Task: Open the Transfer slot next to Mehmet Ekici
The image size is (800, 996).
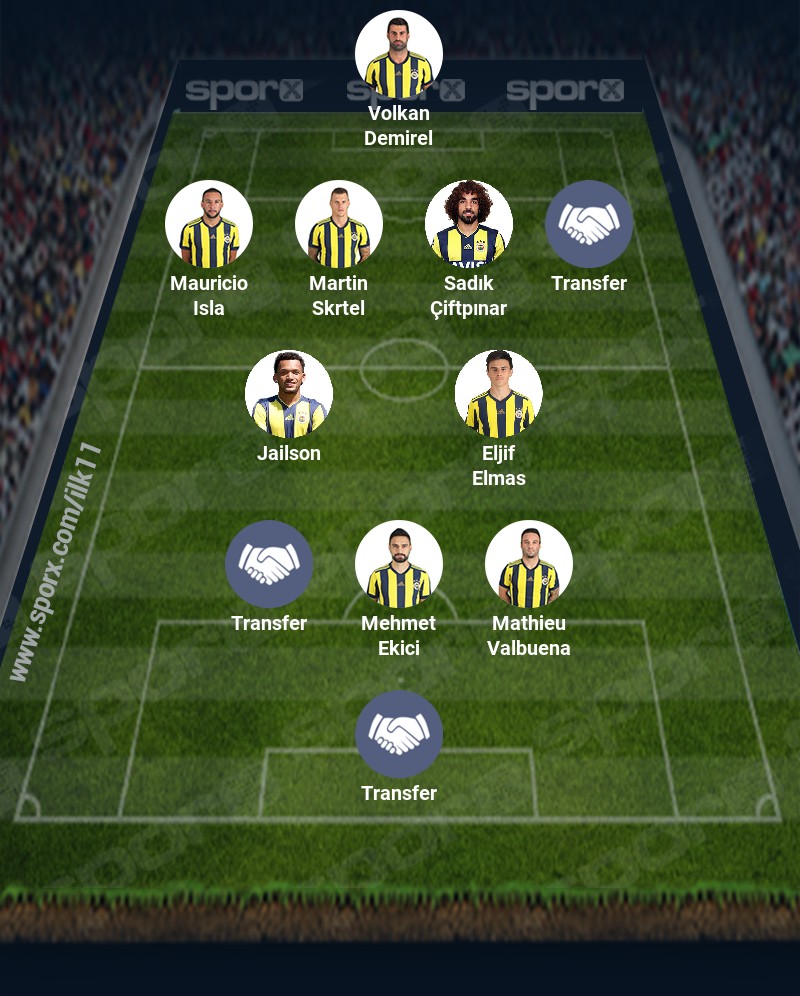Action: pyautogui.click(x=269, y=565)
